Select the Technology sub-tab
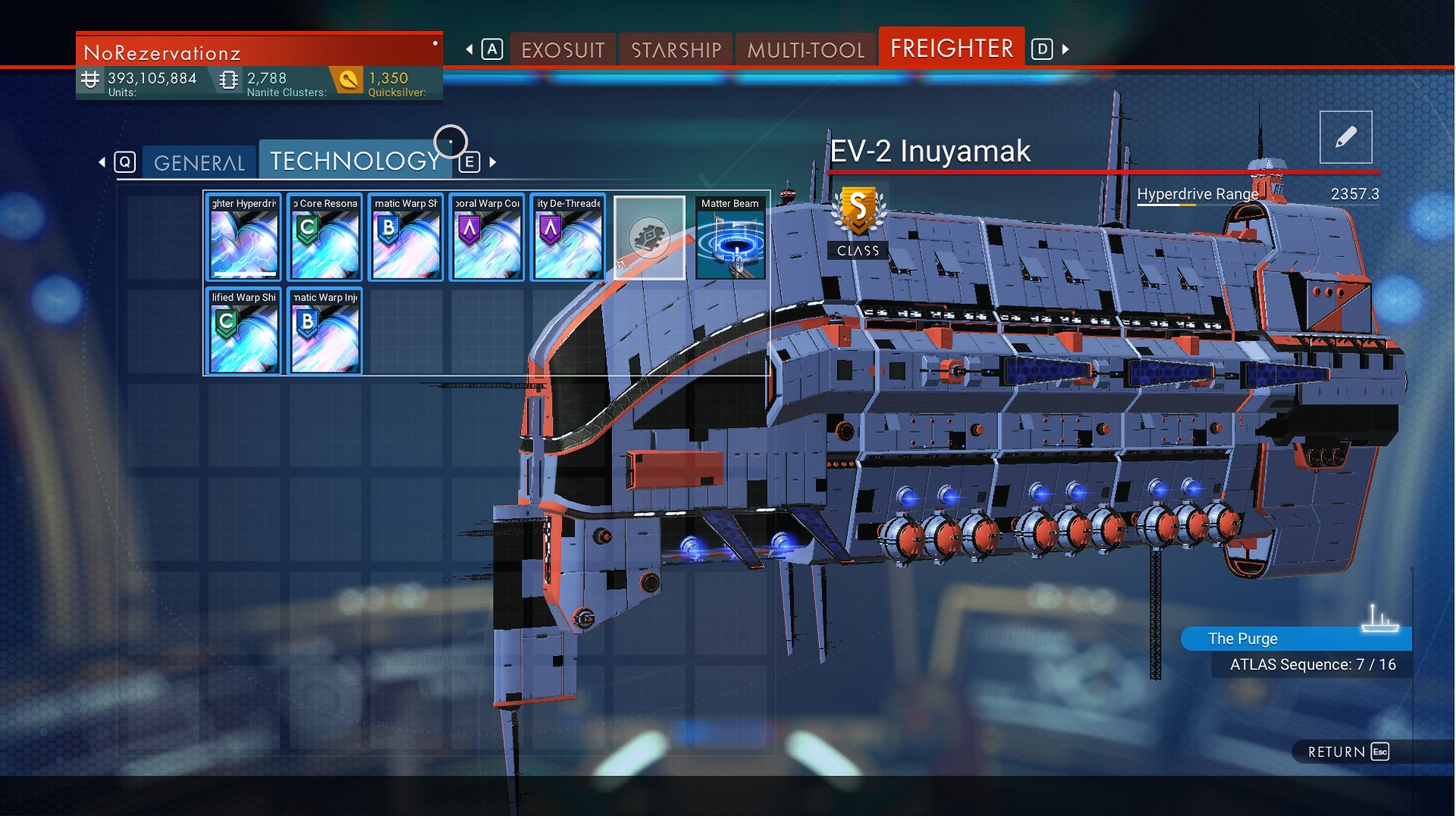1456x819 pixels. 355,161
